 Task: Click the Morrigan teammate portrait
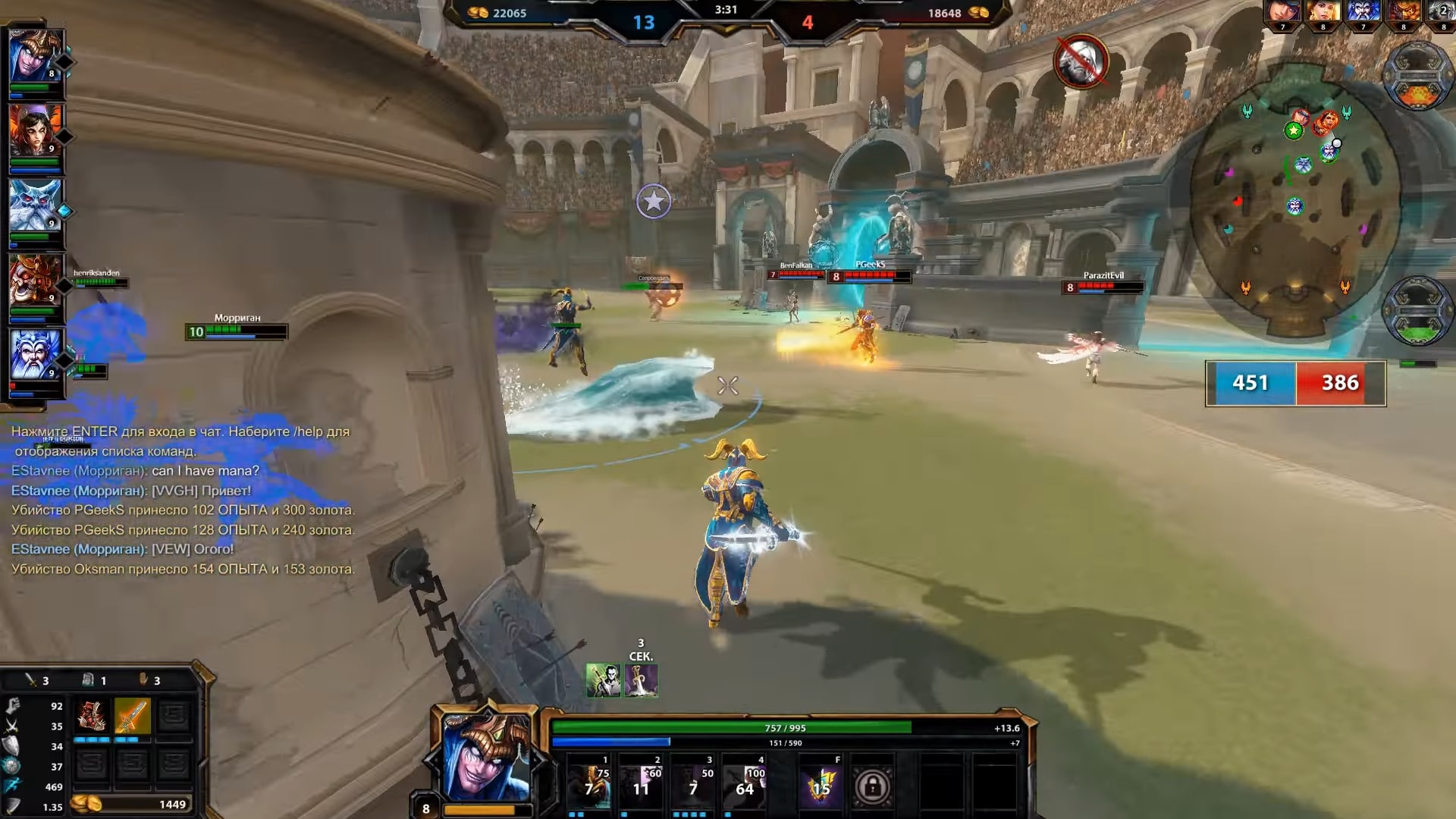coord(35,130)
